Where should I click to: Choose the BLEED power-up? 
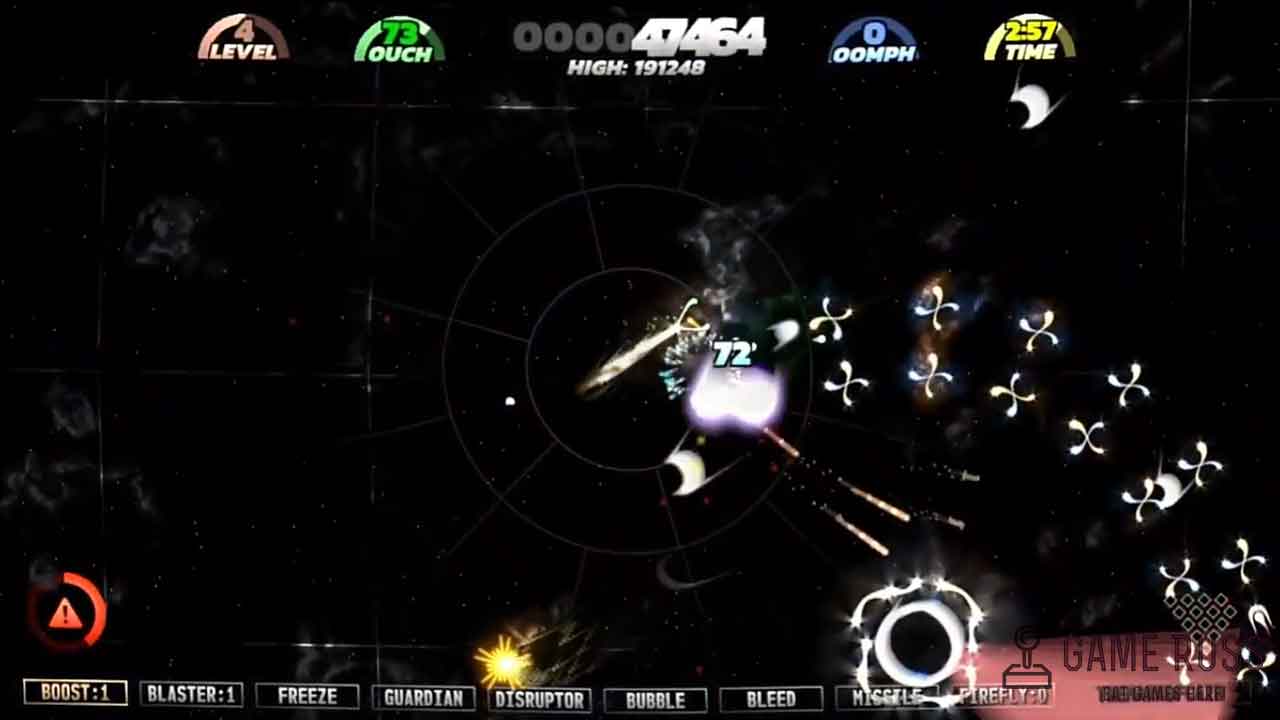771,698
